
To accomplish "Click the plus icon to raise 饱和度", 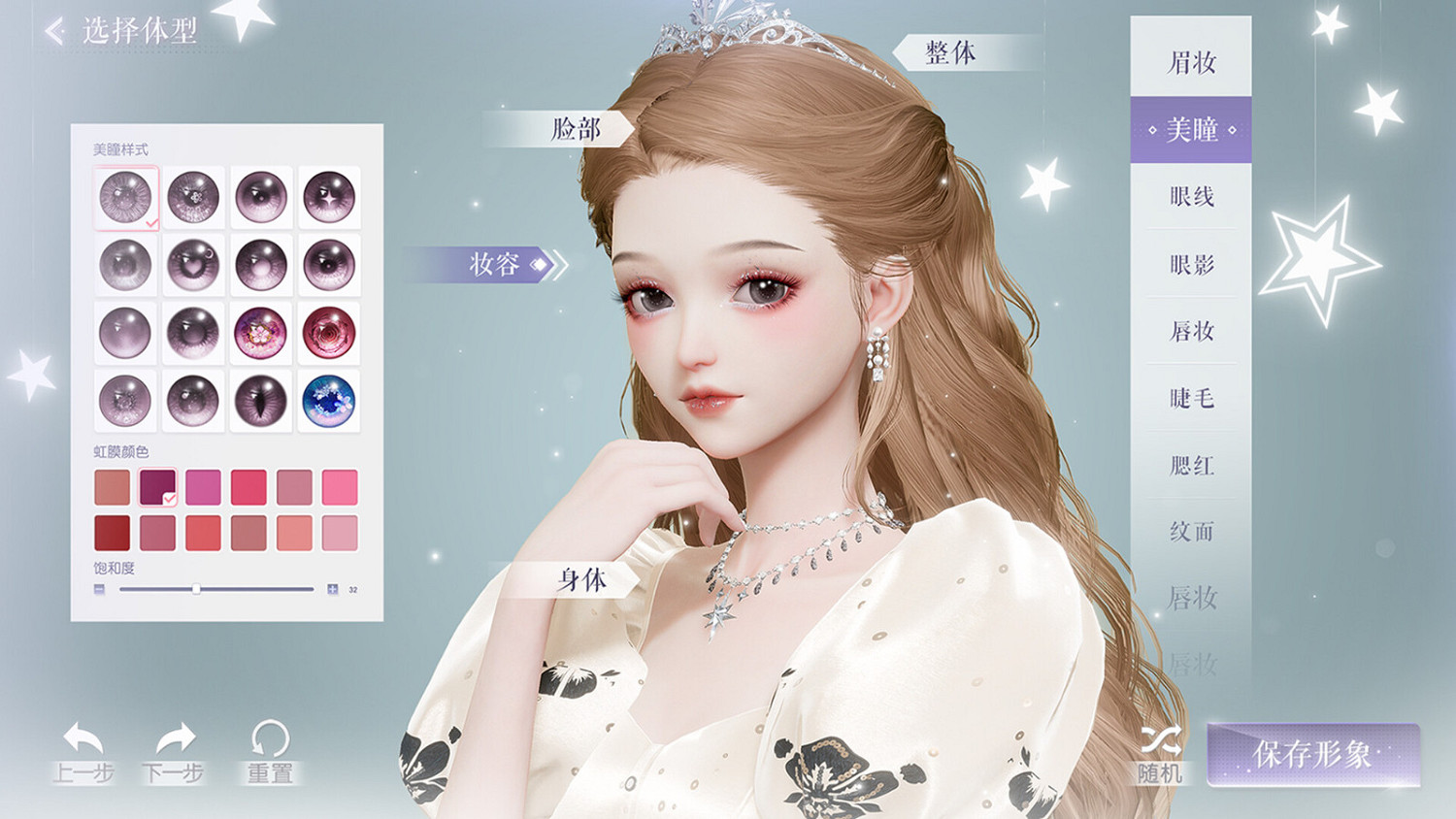I will pyautogui.click(x=330, y=588).
